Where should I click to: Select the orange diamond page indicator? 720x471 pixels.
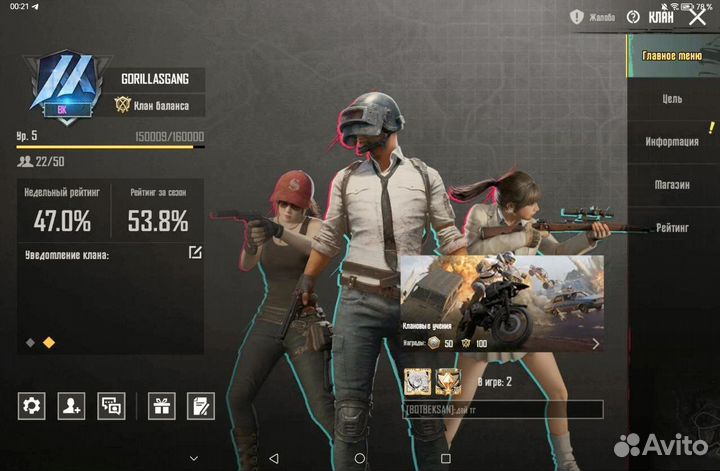pos(49,342)
